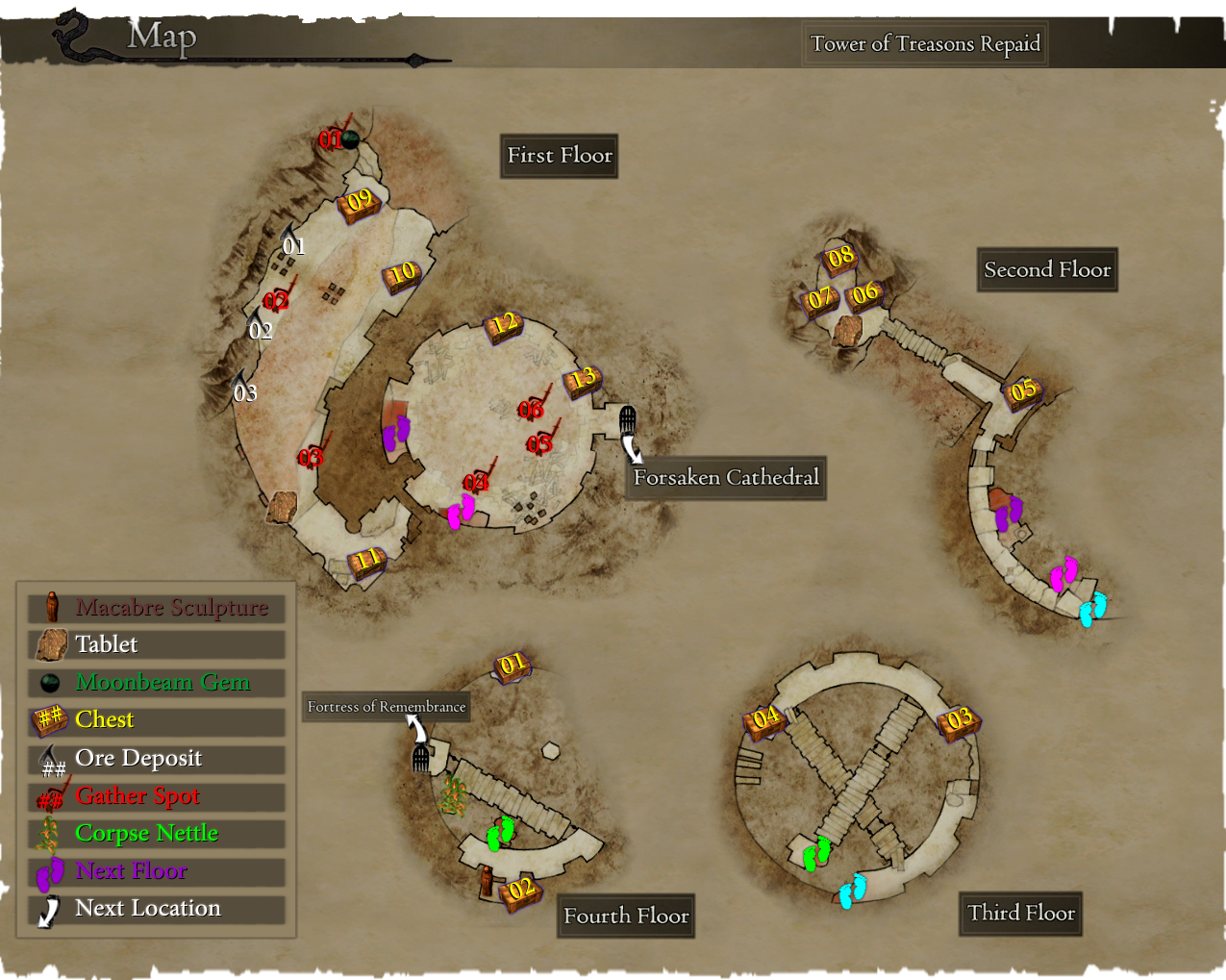Pick the Ore Deposit legend entry

pyautogui.click(x=157, y=759)
